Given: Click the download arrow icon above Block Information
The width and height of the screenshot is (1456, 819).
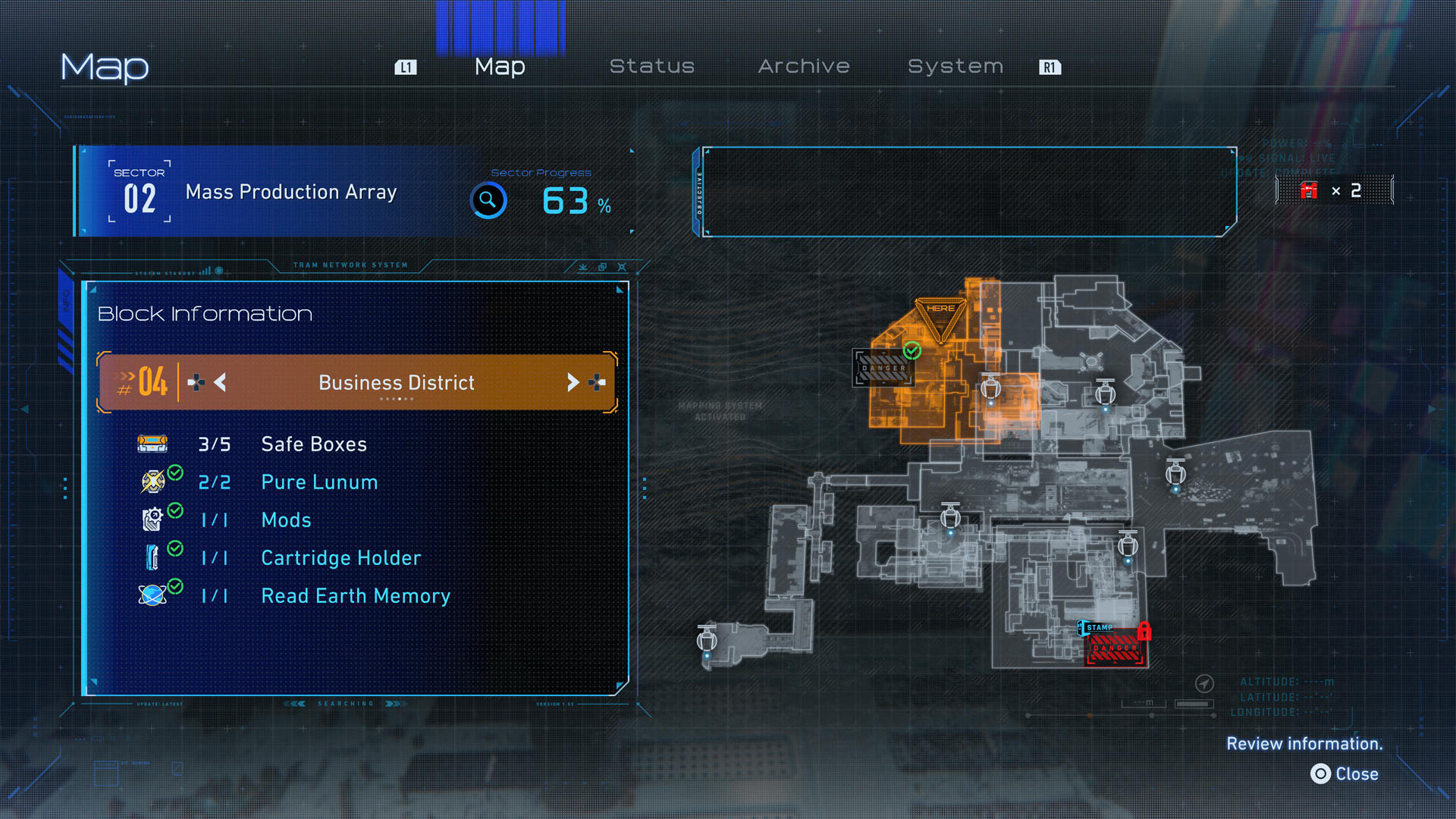Looking at the screenshot, I should click(x=582, y=267).
